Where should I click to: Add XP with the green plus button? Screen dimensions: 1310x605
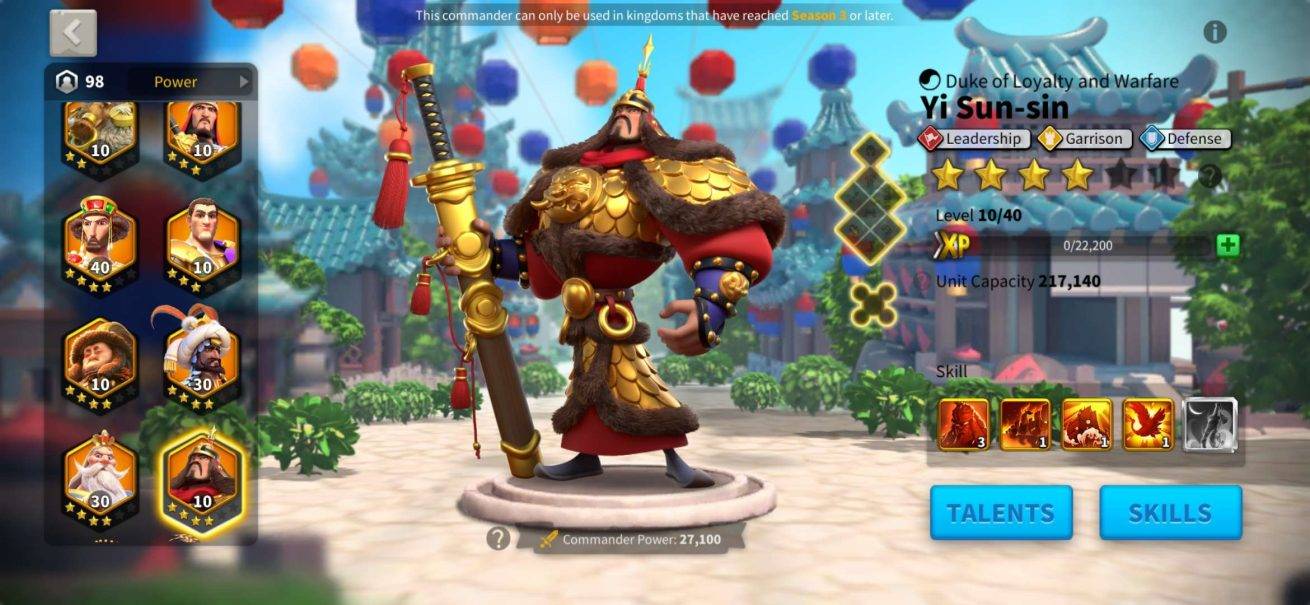click(1228, 246)
